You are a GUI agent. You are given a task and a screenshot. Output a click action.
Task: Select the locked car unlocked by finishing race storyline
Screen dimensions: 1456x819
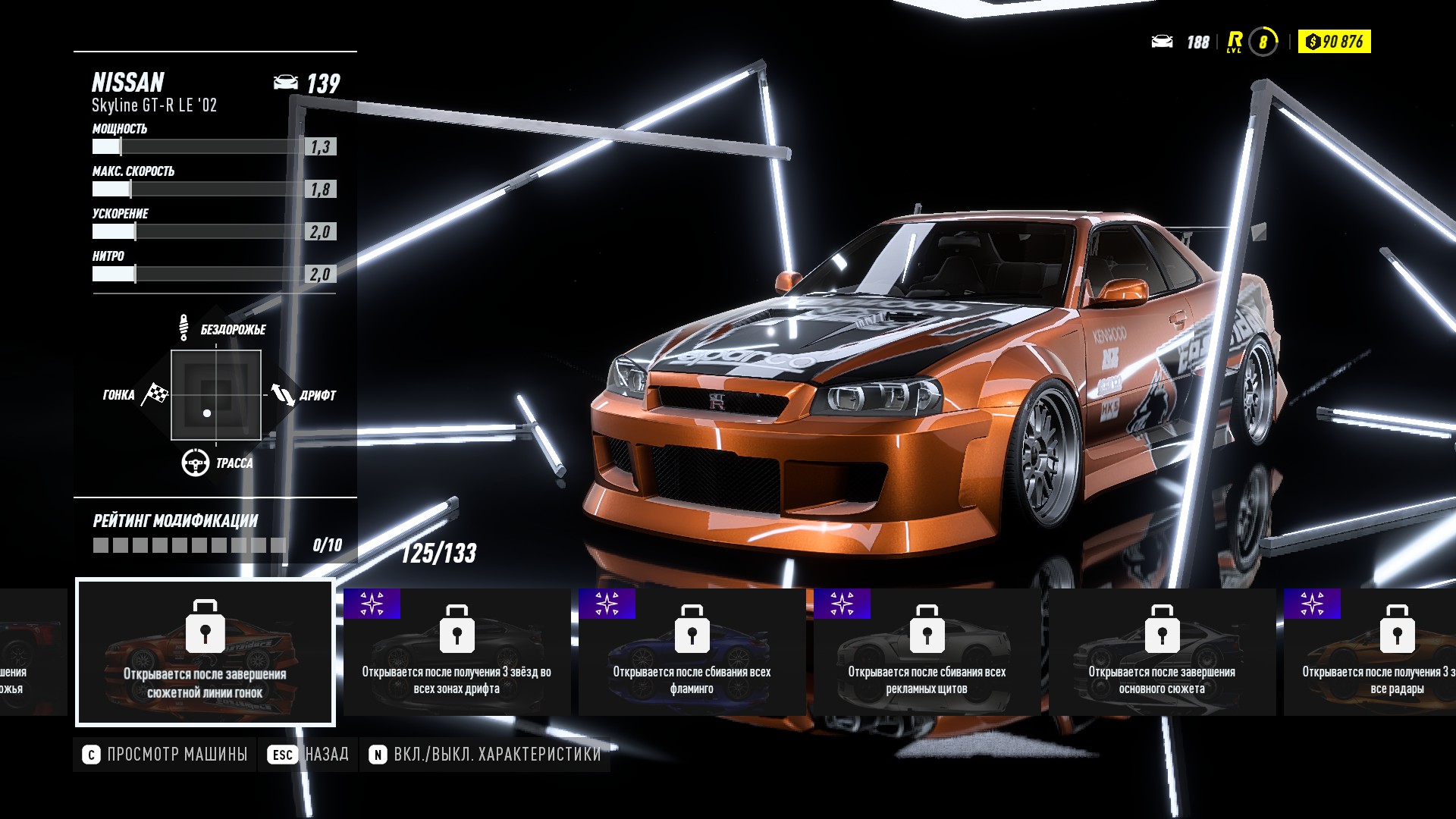(205, 652)
